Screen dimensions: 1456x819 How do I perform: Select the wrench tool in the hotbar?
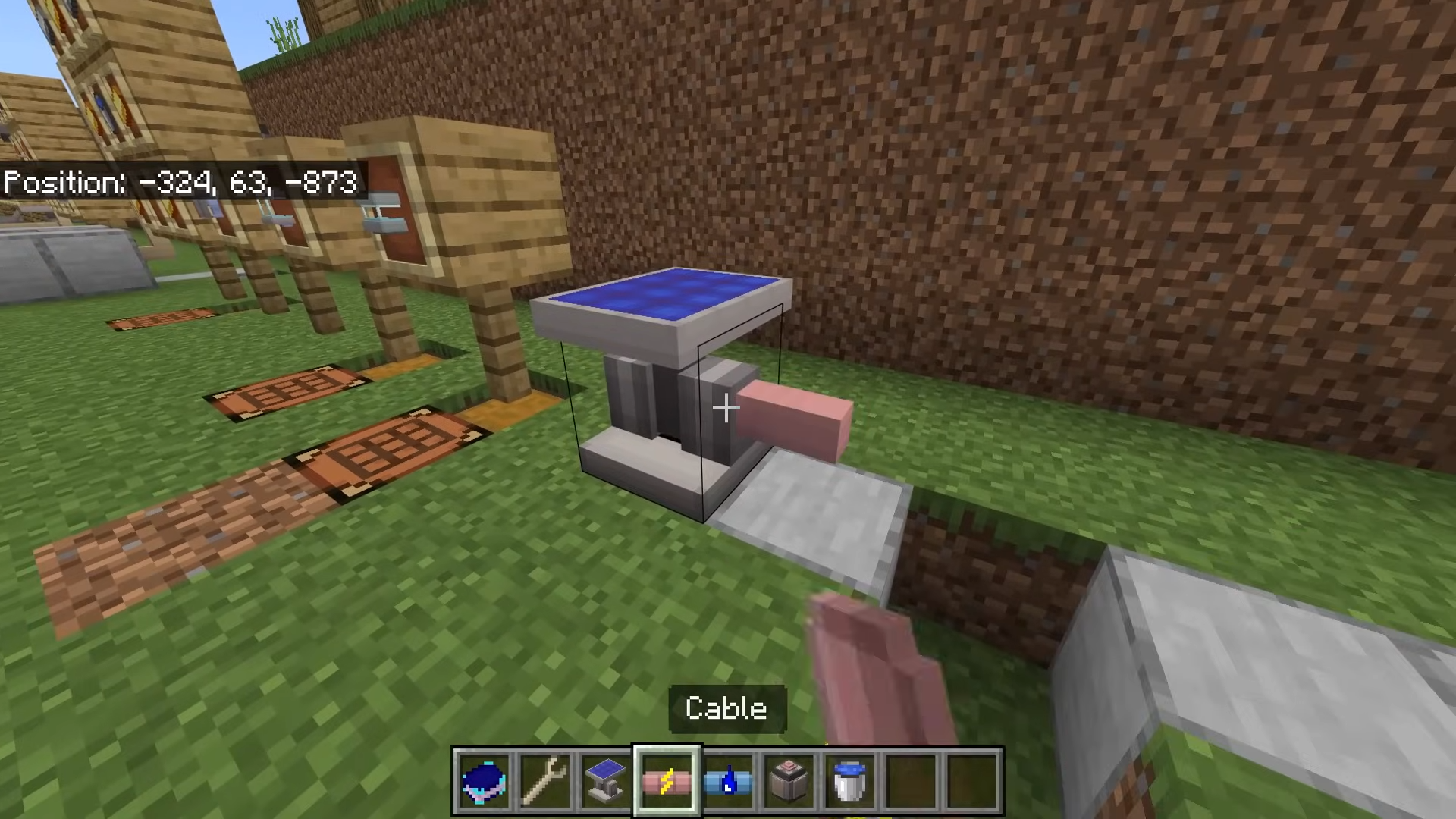(x=546, y=780)
